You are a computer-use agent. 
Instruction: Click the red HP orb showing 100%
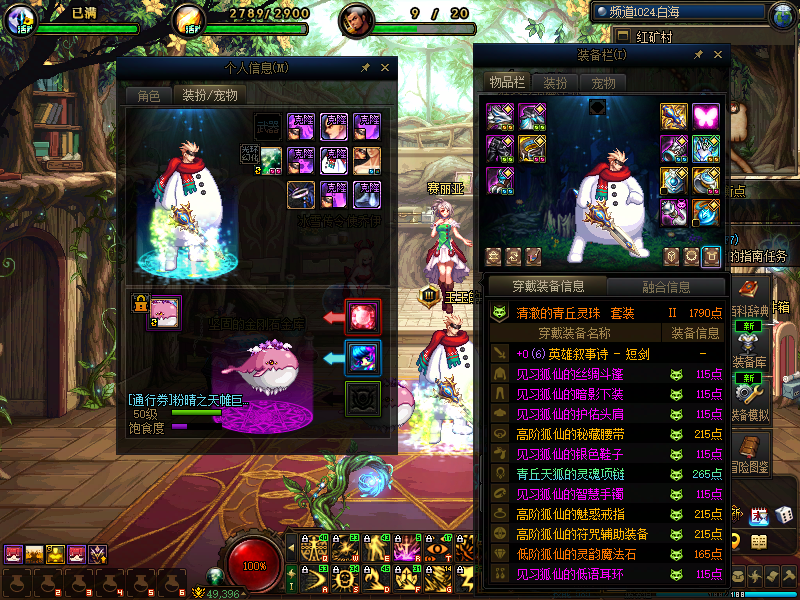255,565
